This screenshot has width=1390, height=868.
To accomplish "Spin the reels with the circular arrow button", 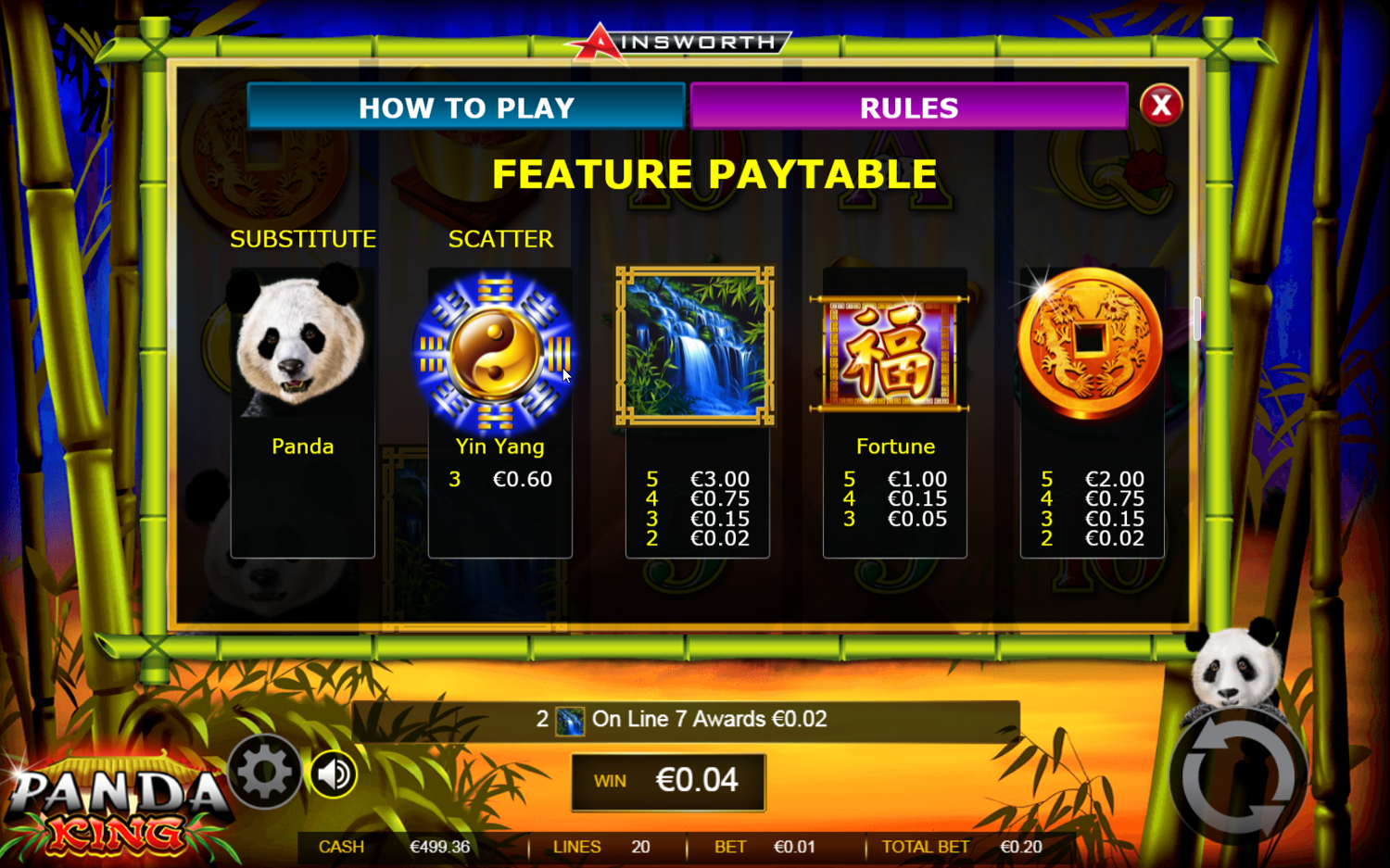I will click(x=1238, y=776).
